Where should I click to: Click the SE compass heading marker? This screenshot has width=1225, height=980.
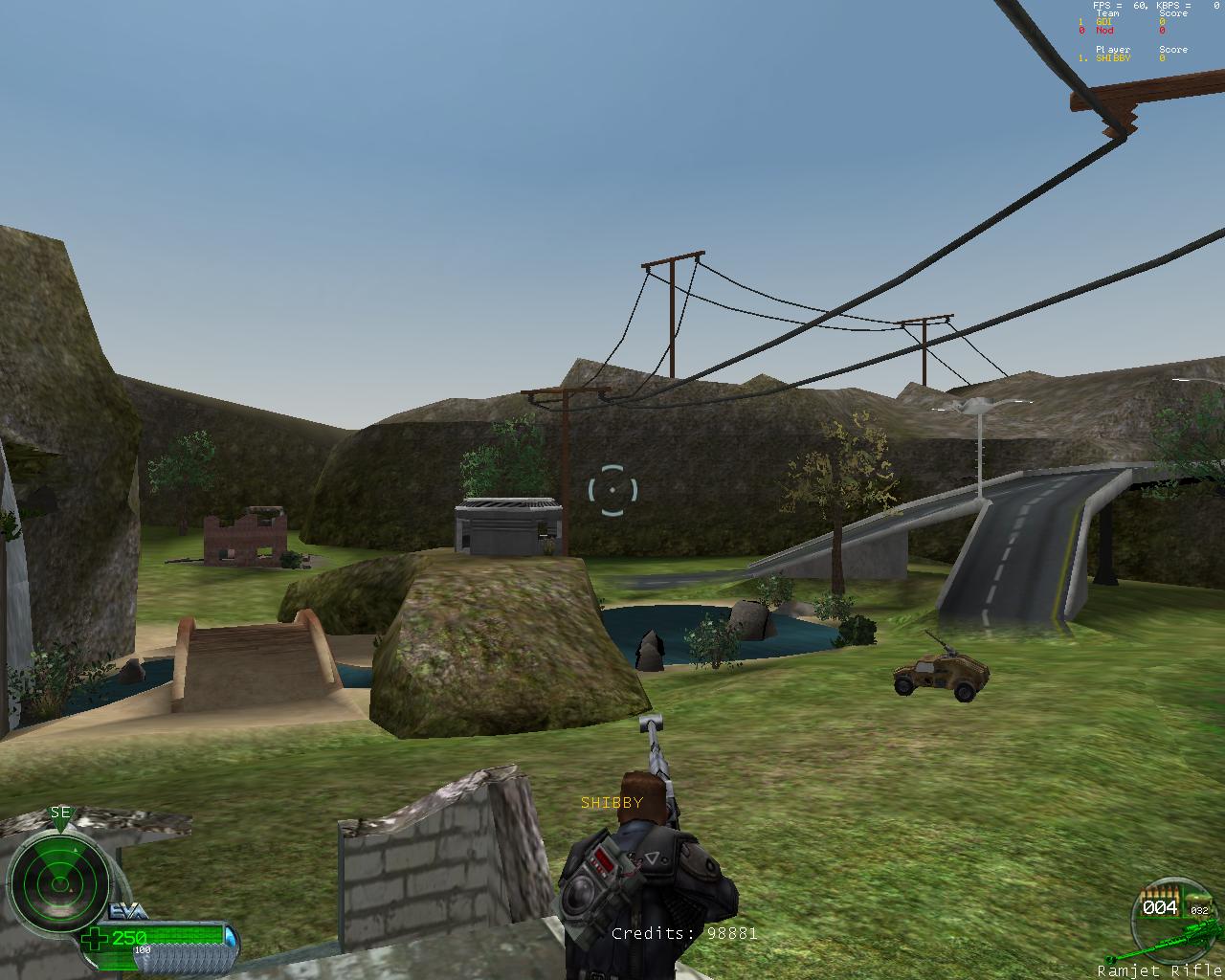pos(60,813)
